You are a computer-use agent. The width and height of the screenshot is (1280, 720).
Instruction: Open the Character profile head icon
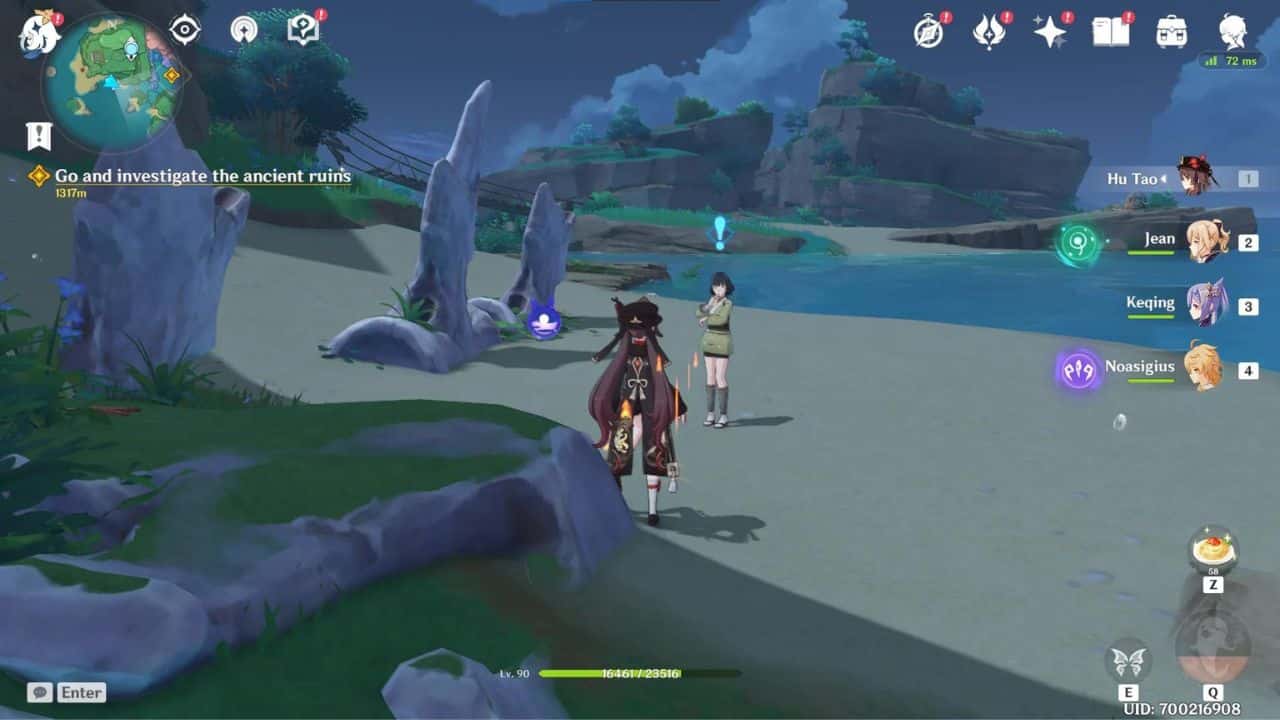pyautogui.click(x=1233, y=33)
